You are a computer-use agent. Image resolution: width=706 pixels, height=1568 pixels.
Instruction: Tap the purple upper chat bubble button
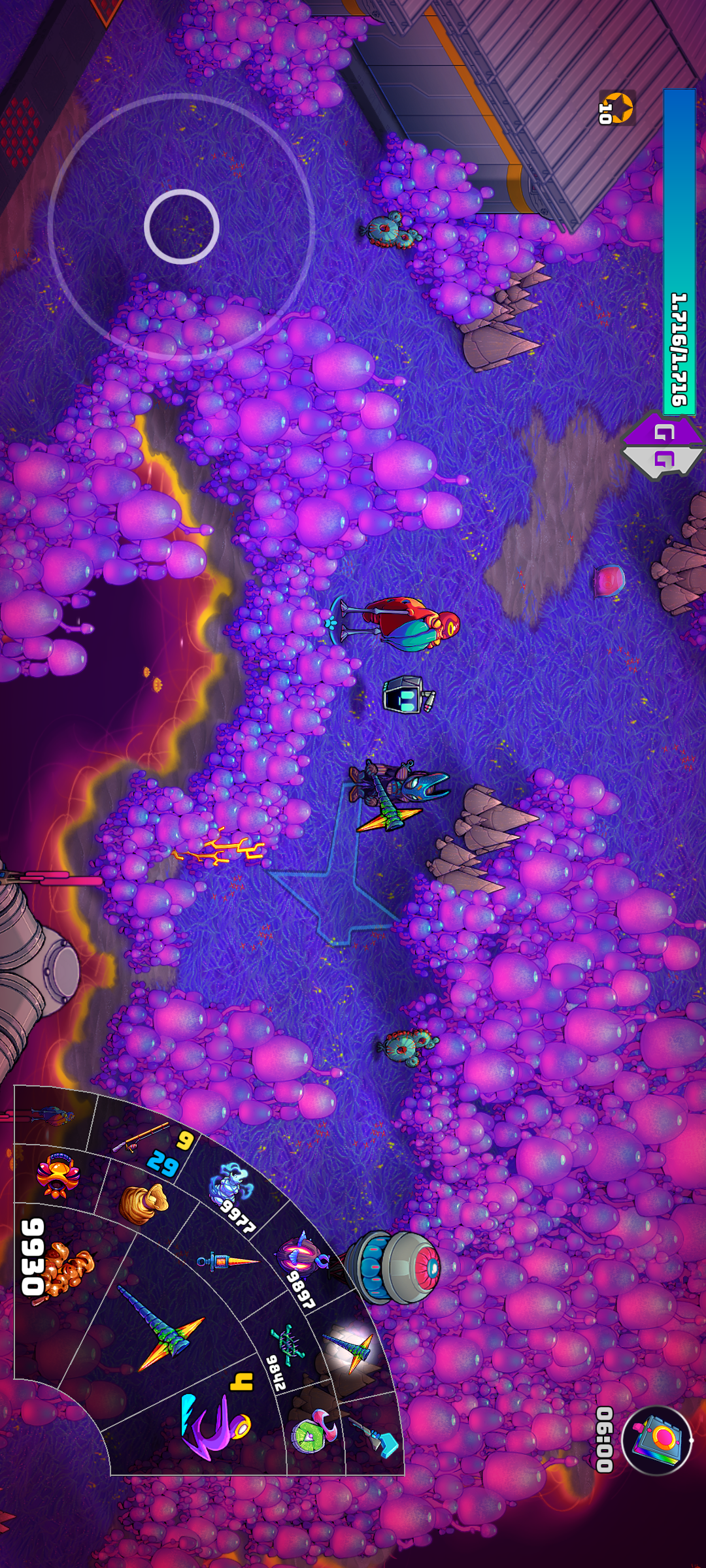click(664, 431)
